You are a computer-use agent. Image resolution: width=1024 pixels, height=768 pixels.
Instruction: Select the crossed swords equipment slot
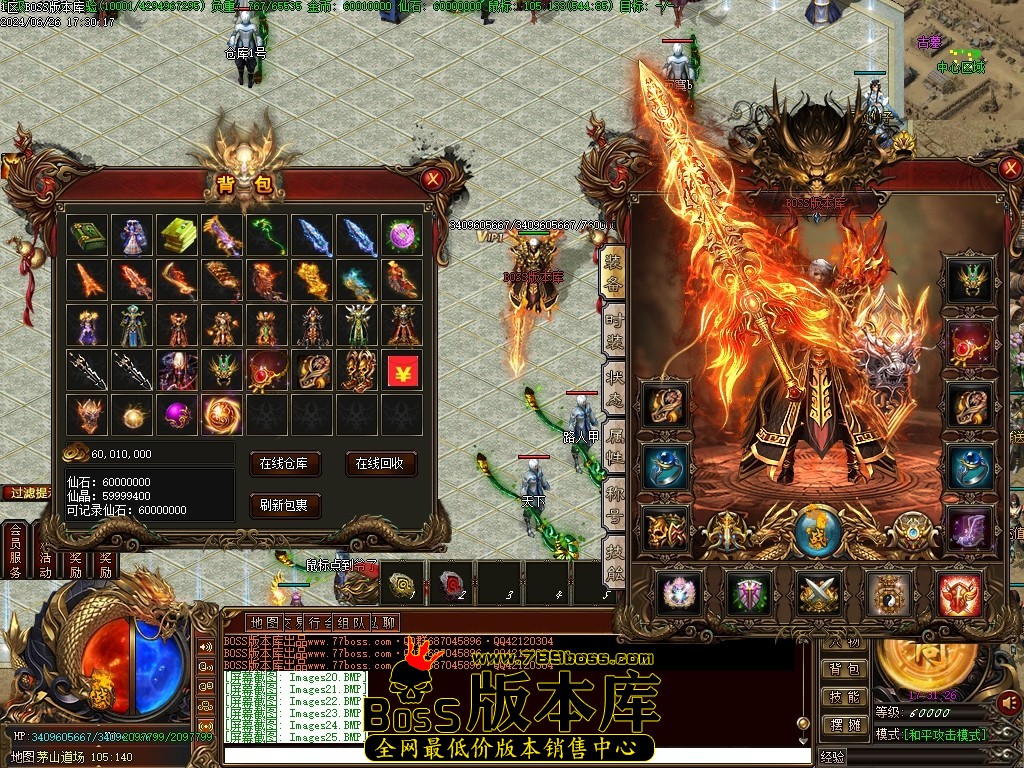pyautogui.click(x=819, y=594)
